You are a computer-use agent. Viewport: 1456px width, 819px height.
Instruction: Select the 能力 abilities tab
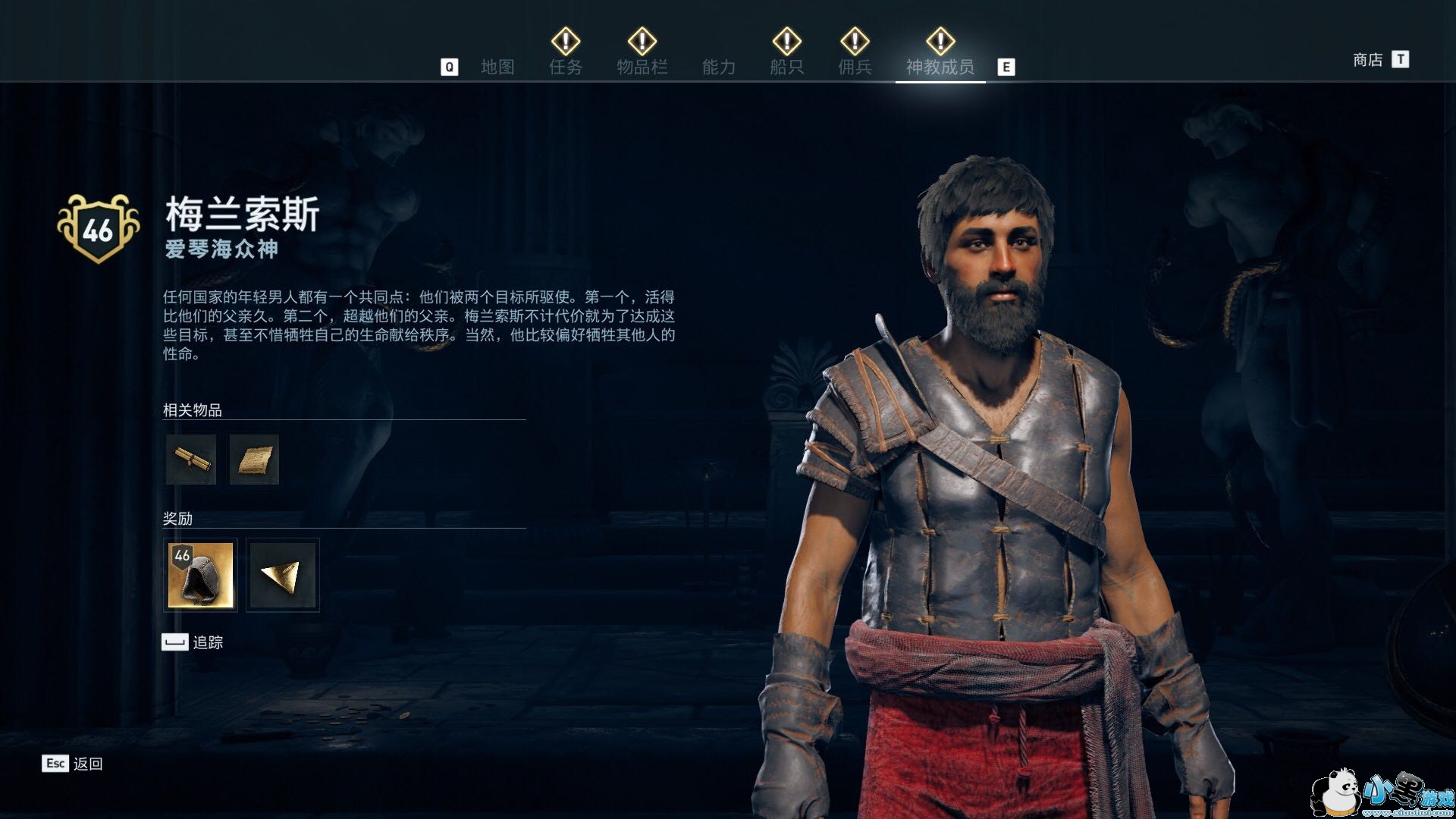[718, 67]
